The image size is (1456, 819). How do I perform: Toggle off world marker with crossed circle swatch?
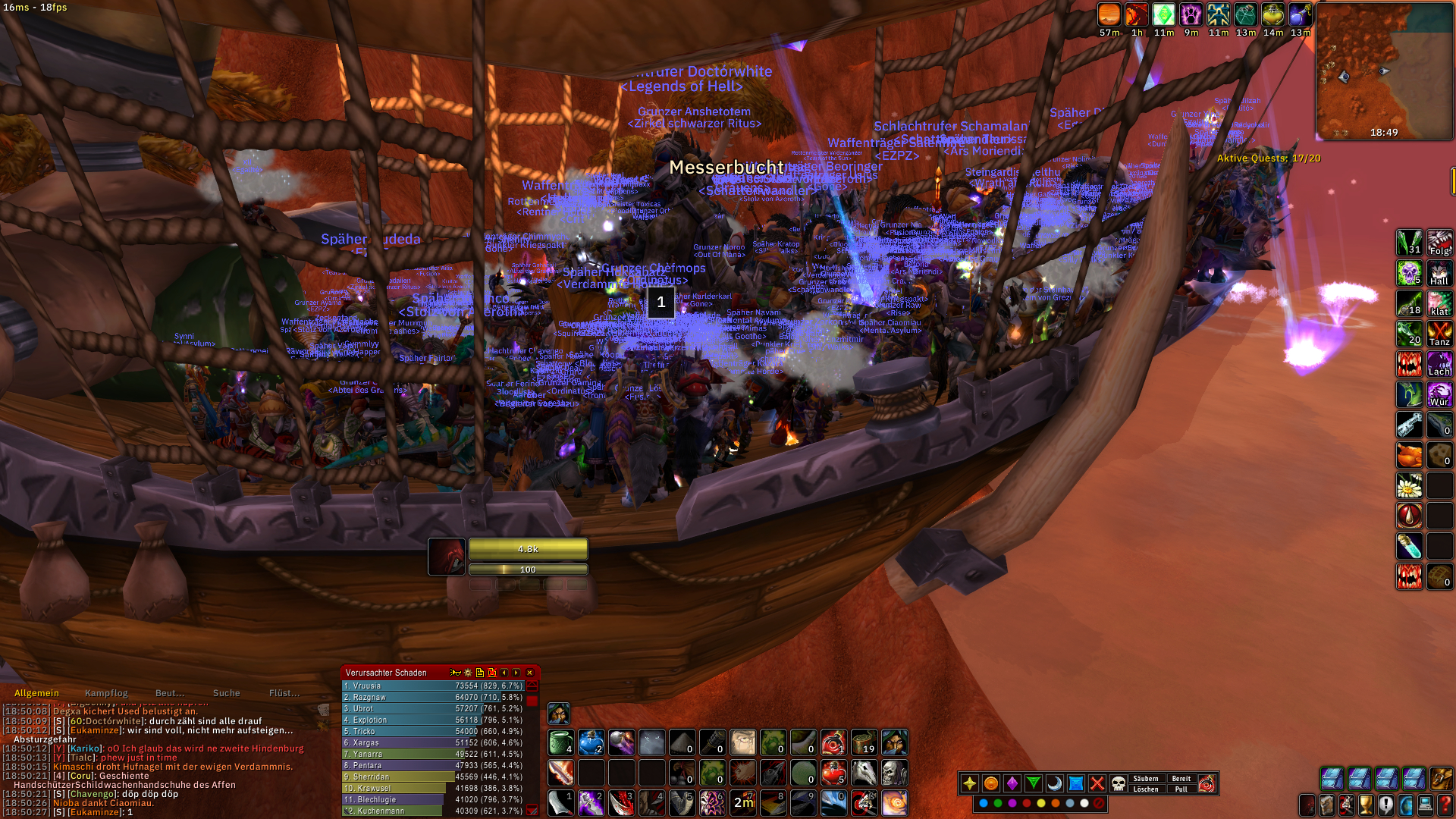coord(1098,803)
